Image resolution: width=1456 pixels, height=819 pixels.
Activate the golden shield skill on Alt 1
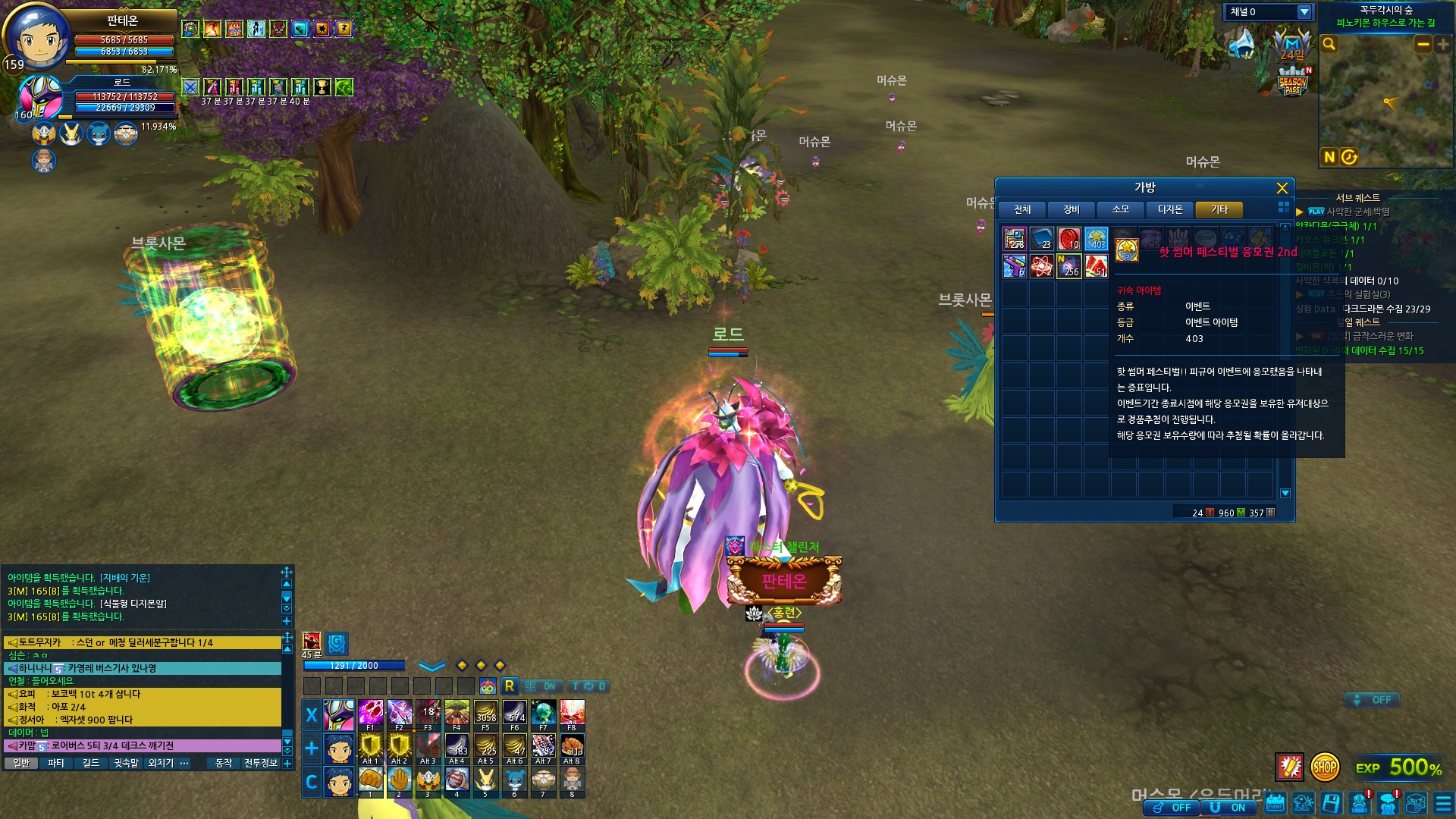pos(370,746)
